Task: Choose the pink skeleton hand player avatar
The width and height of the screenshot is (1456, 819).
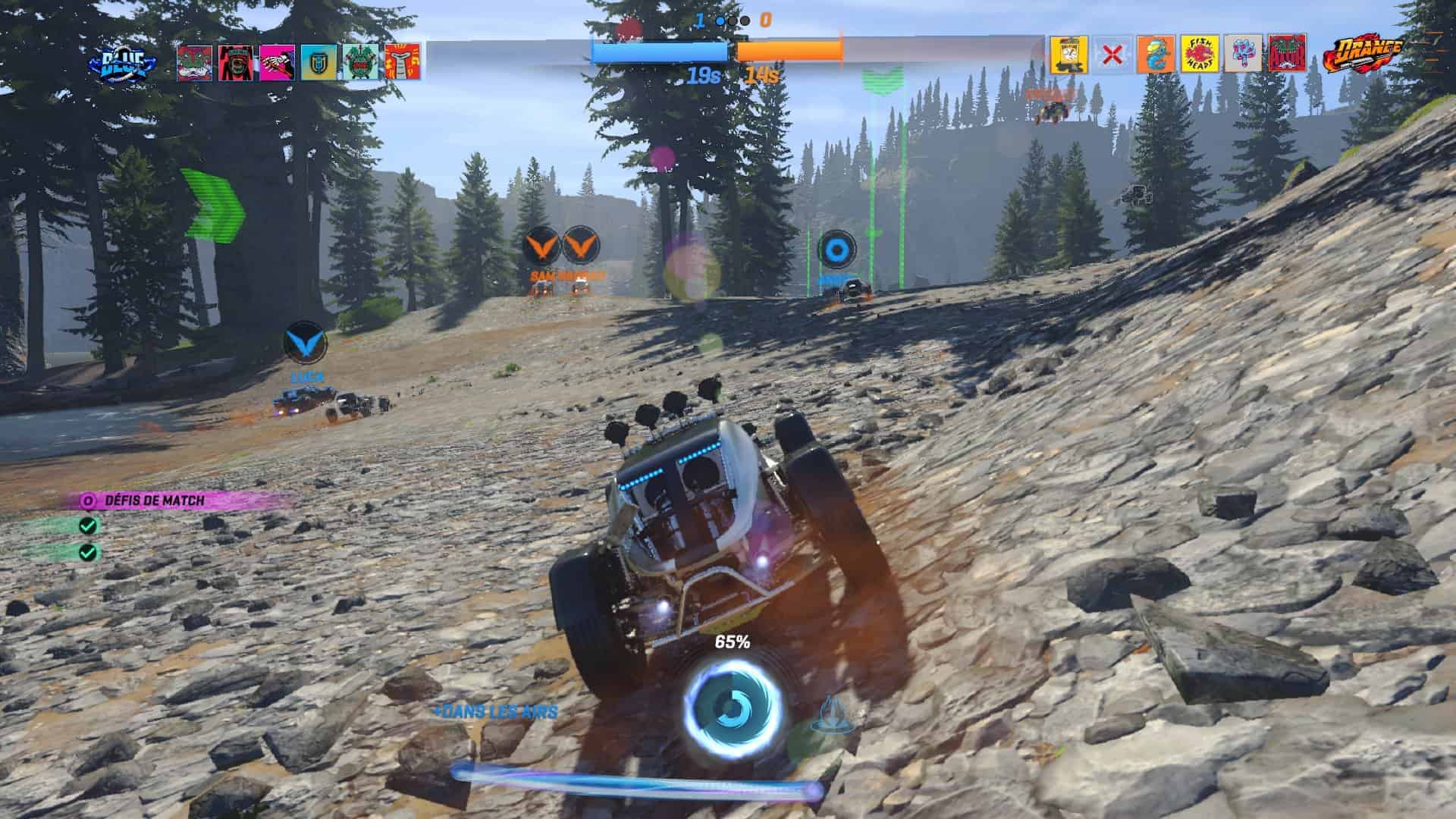Action: [278, 62]
